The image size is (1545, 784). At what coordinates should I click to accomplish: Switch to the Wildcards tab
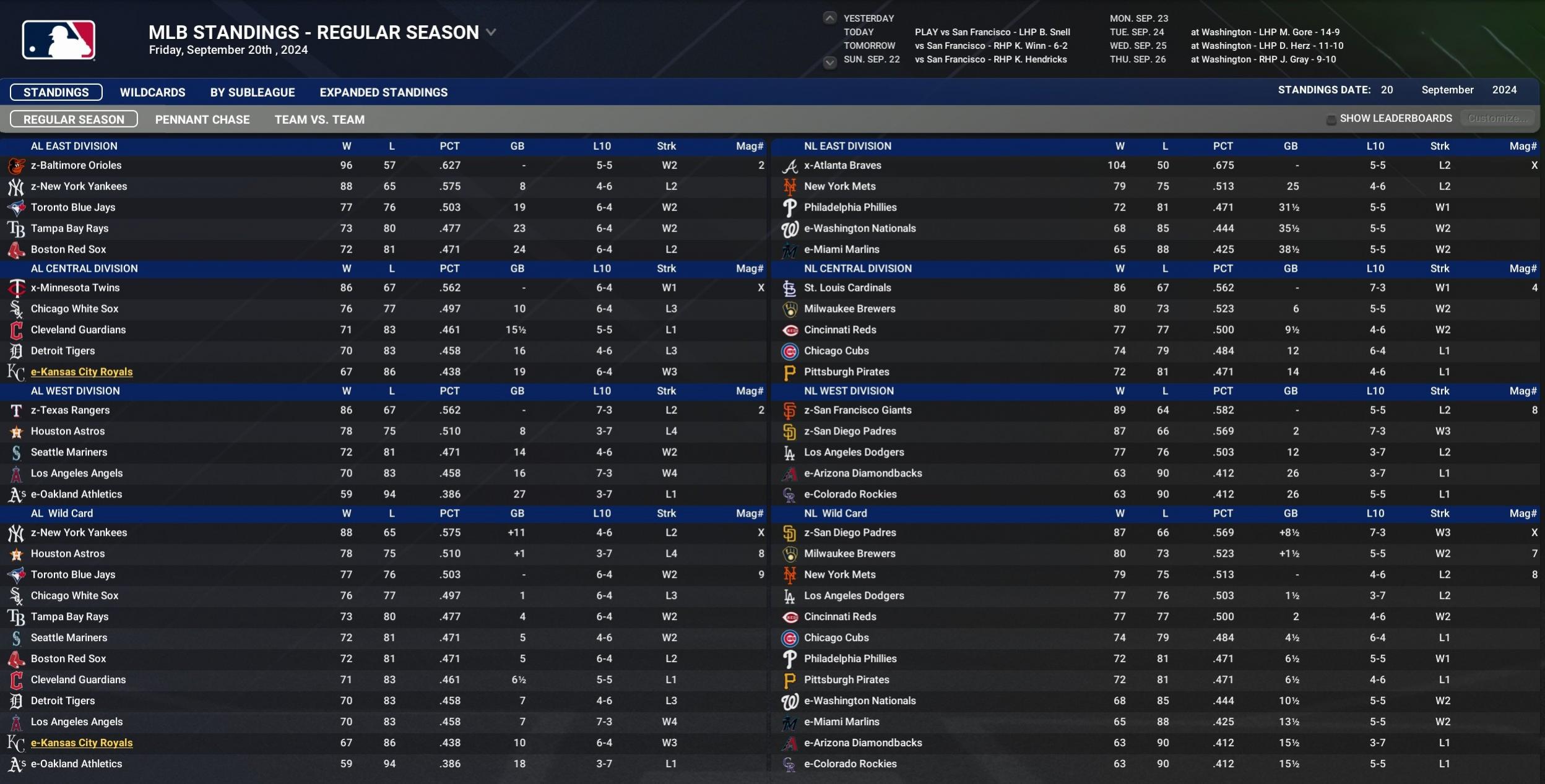(152, 92)
